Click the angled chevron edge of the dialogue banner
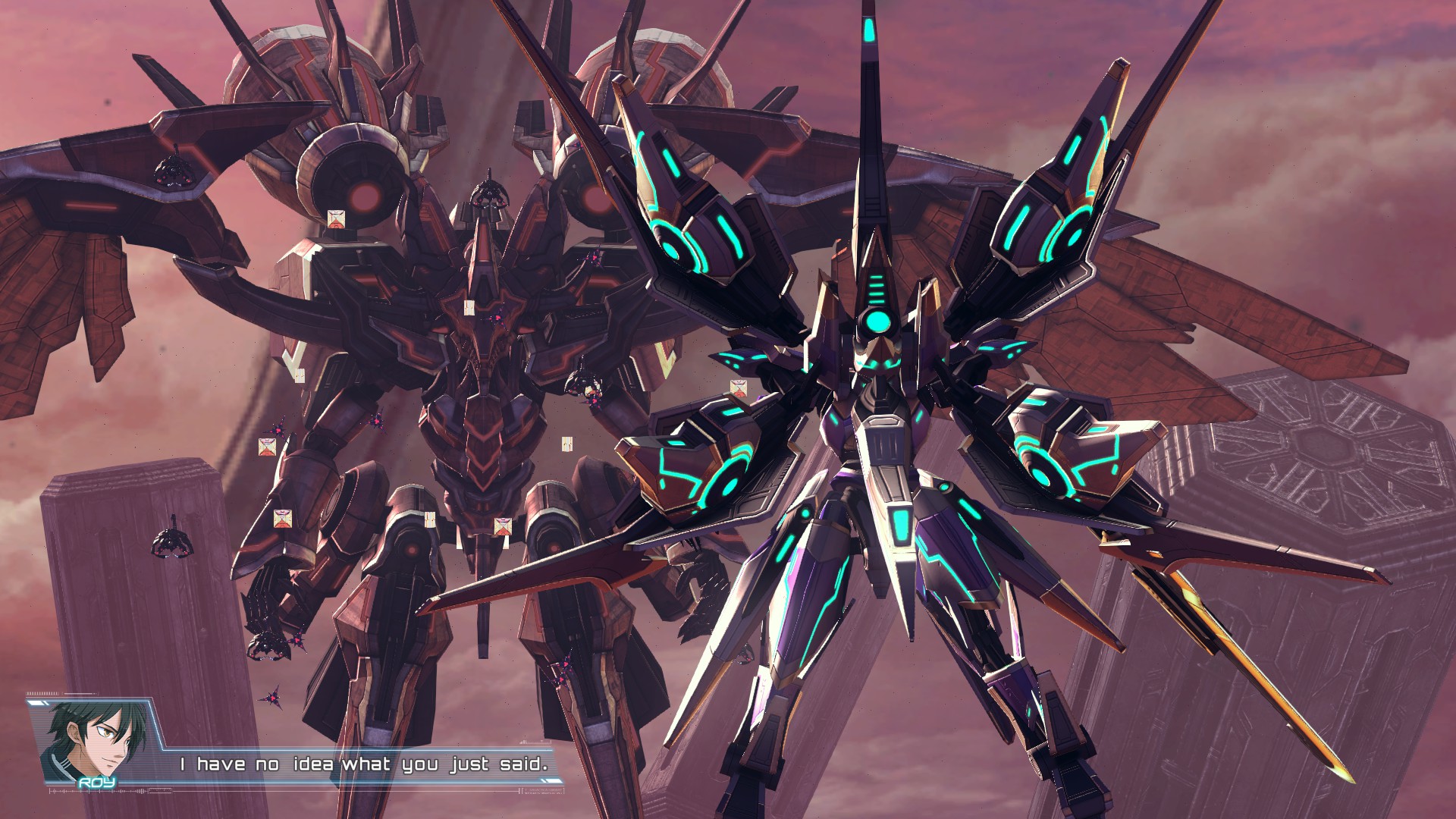1456x819 pixels. 157,730
